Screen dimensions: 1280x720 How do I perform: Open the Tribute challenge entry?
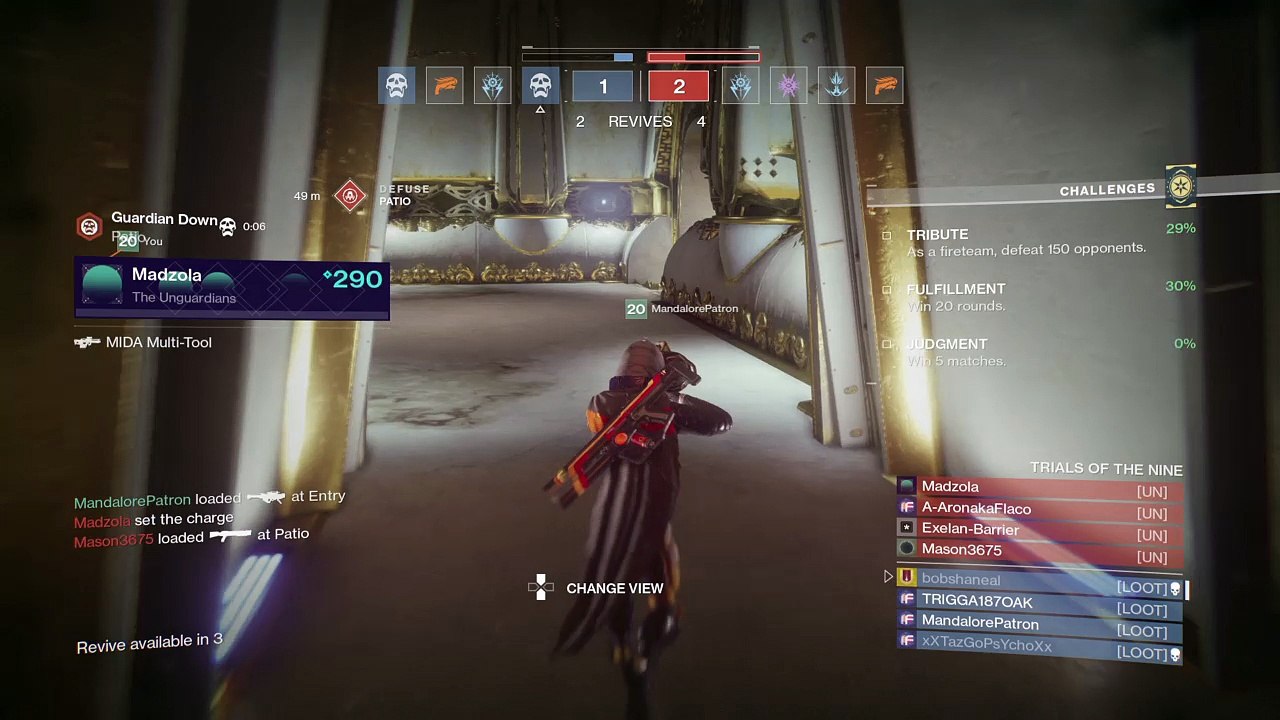tap(1025, 241)
